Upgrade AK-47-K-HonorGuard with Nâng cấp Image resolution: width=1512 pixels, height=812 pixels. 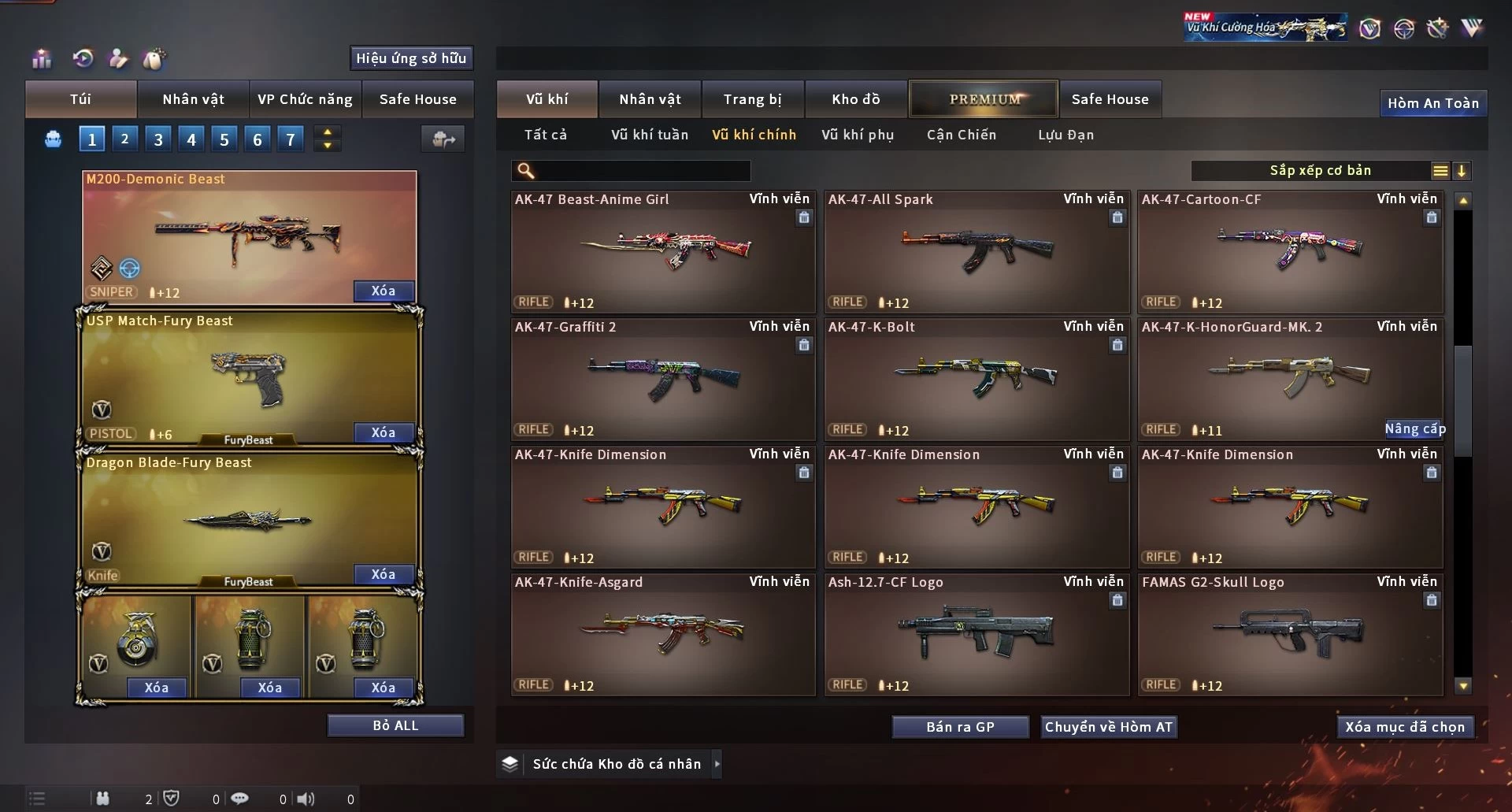point(1414,428)
